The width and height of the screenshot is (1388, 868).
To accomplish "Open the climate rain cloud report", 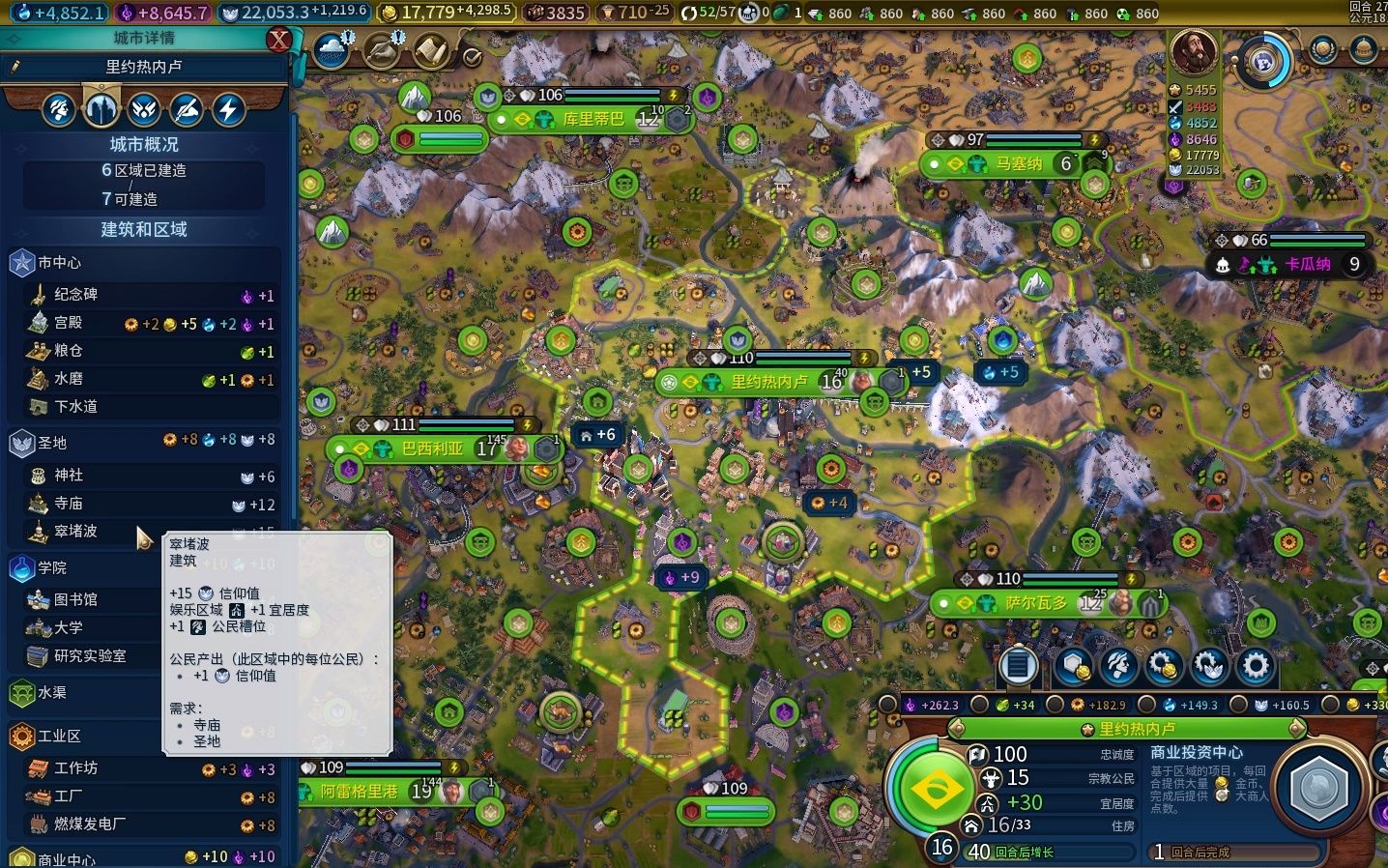I will pyautogui.click(x=331, y=49).
